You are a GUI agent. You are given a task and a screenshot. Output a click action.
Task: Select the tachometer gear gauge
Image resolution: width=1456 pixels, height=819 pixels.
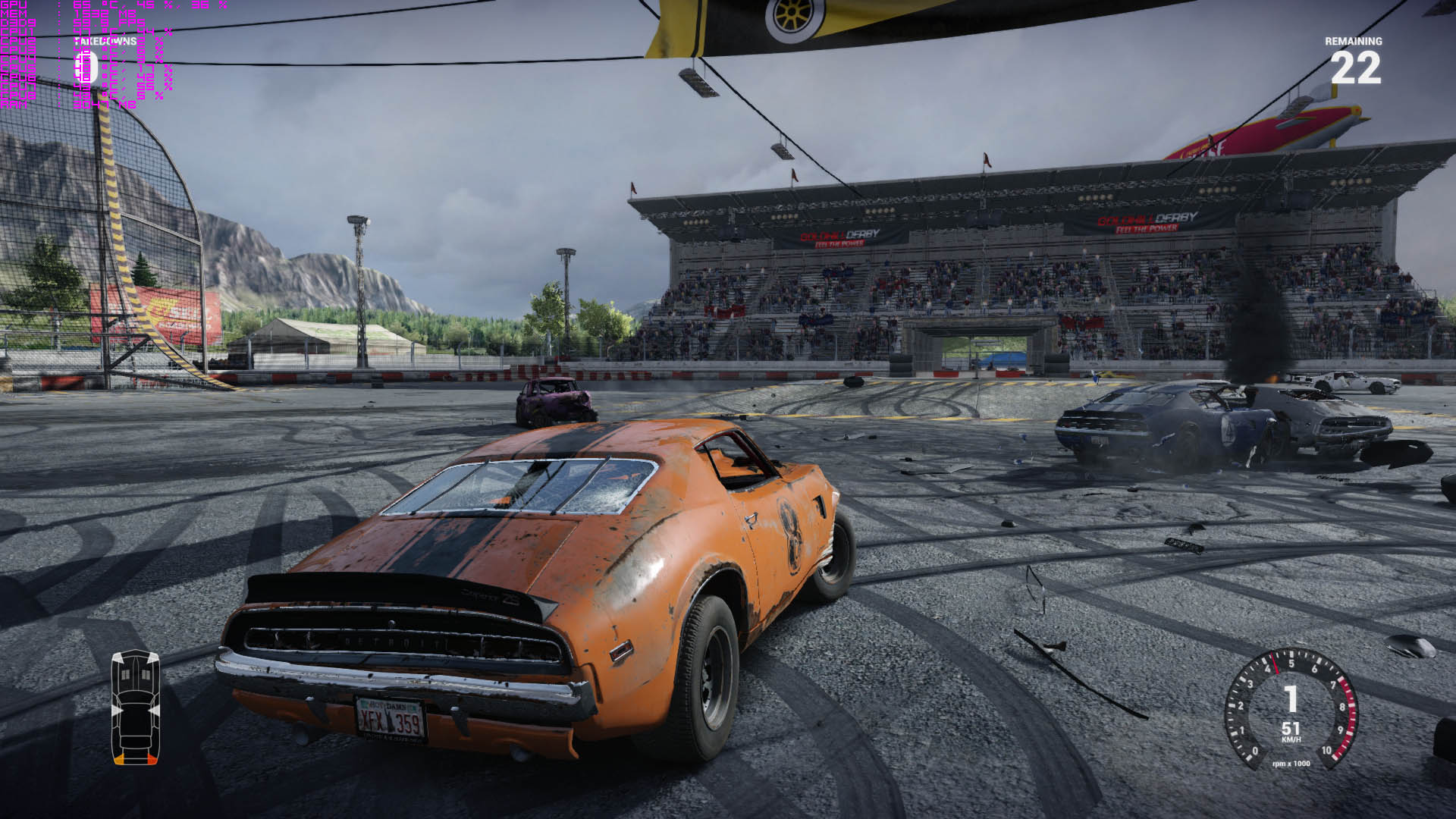point(1291,708)
